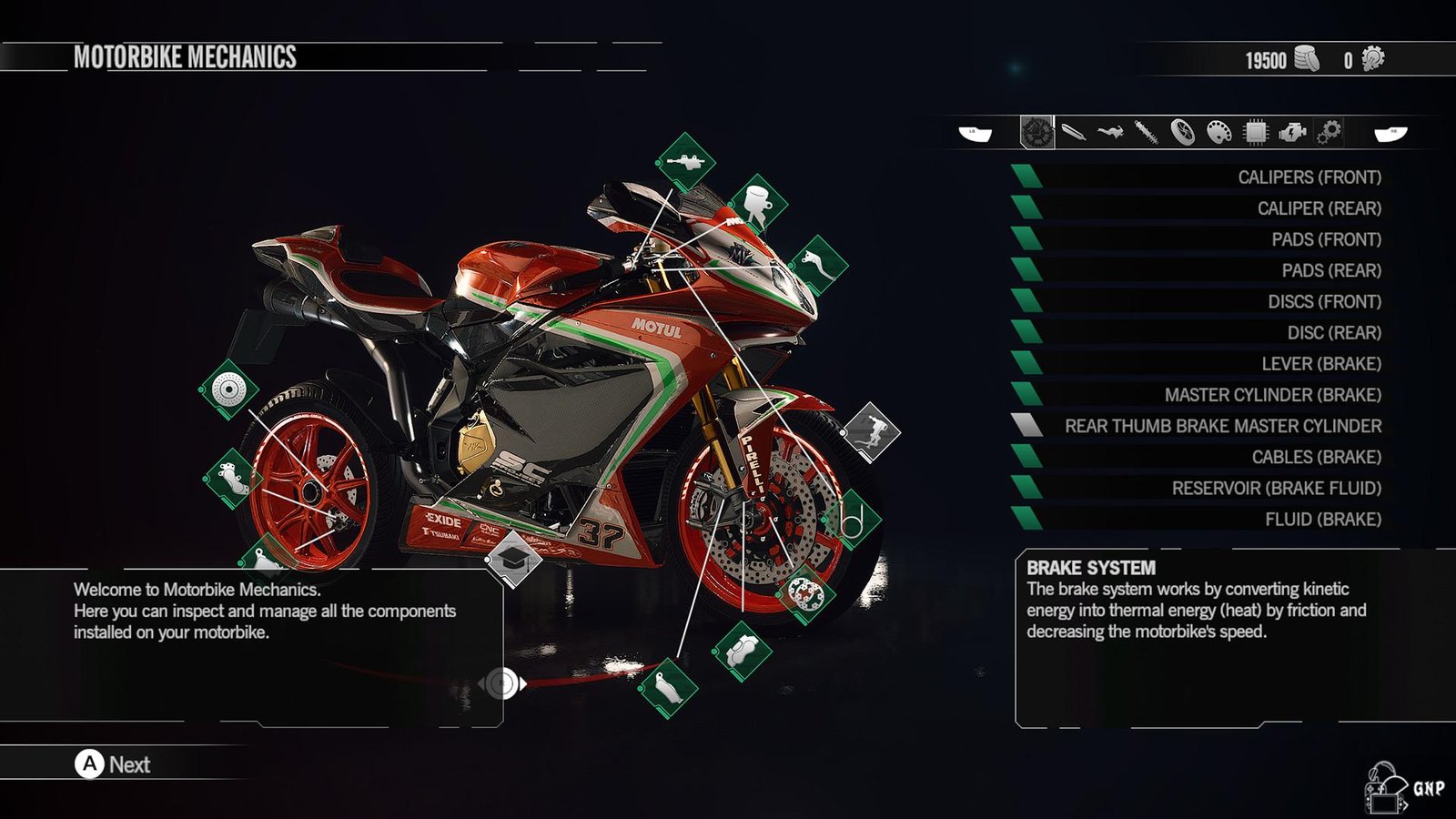The height and width of the screenshot is (819, 1456).
Task: Select RESERVOIR (BRAKE FLUID) entry
Action: tap(1276, 488)
